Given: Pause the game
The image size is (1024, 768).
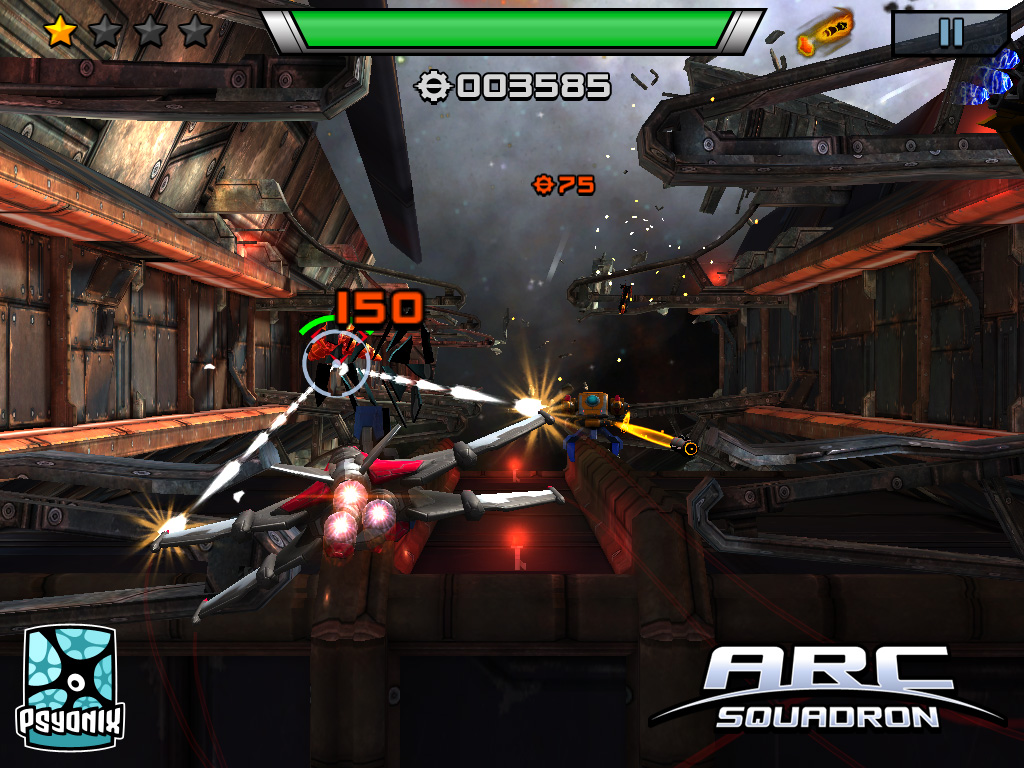Looking at the screenshot, I should click(950, 33).
